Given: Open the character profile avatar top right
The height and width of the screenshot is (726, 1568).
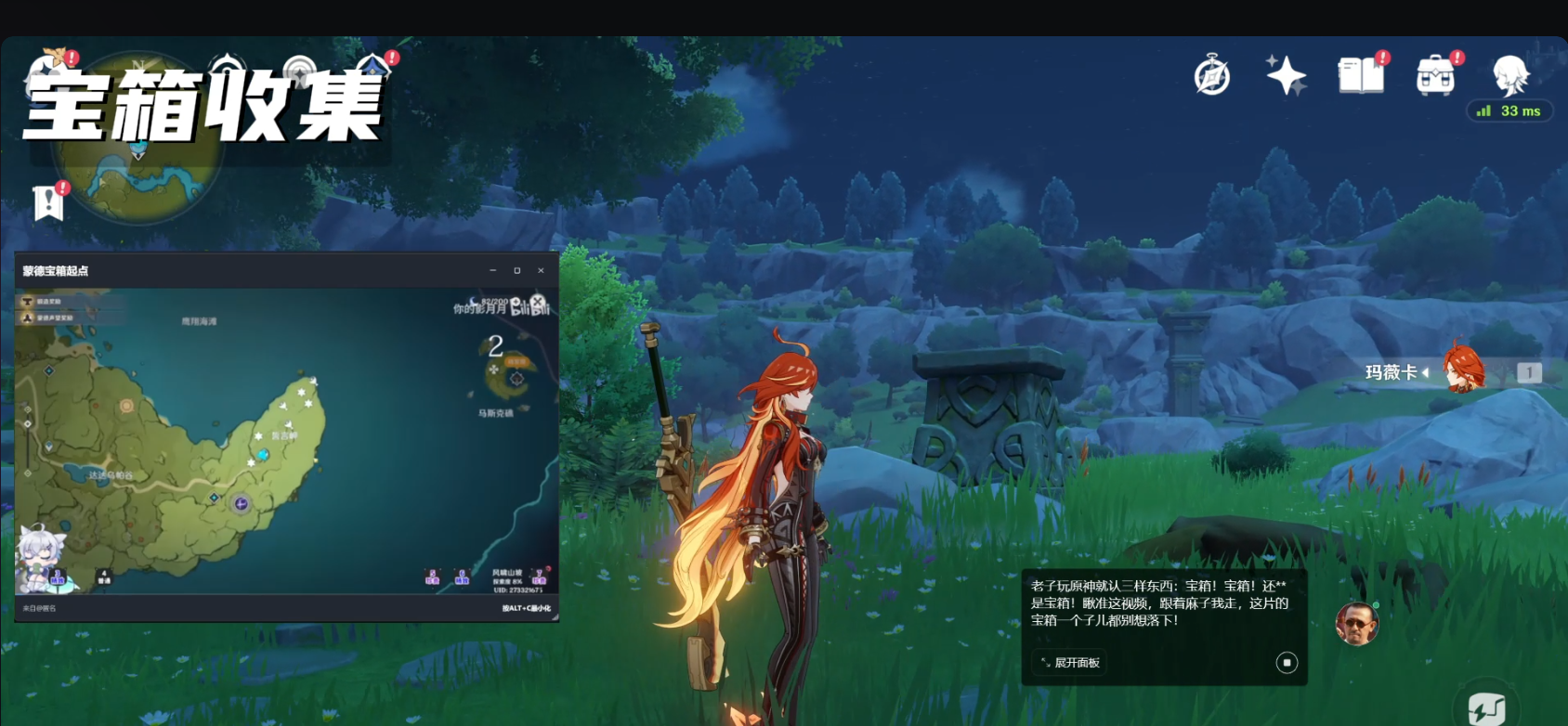Looking at the screenshot, I should (x=1509, y=74).
